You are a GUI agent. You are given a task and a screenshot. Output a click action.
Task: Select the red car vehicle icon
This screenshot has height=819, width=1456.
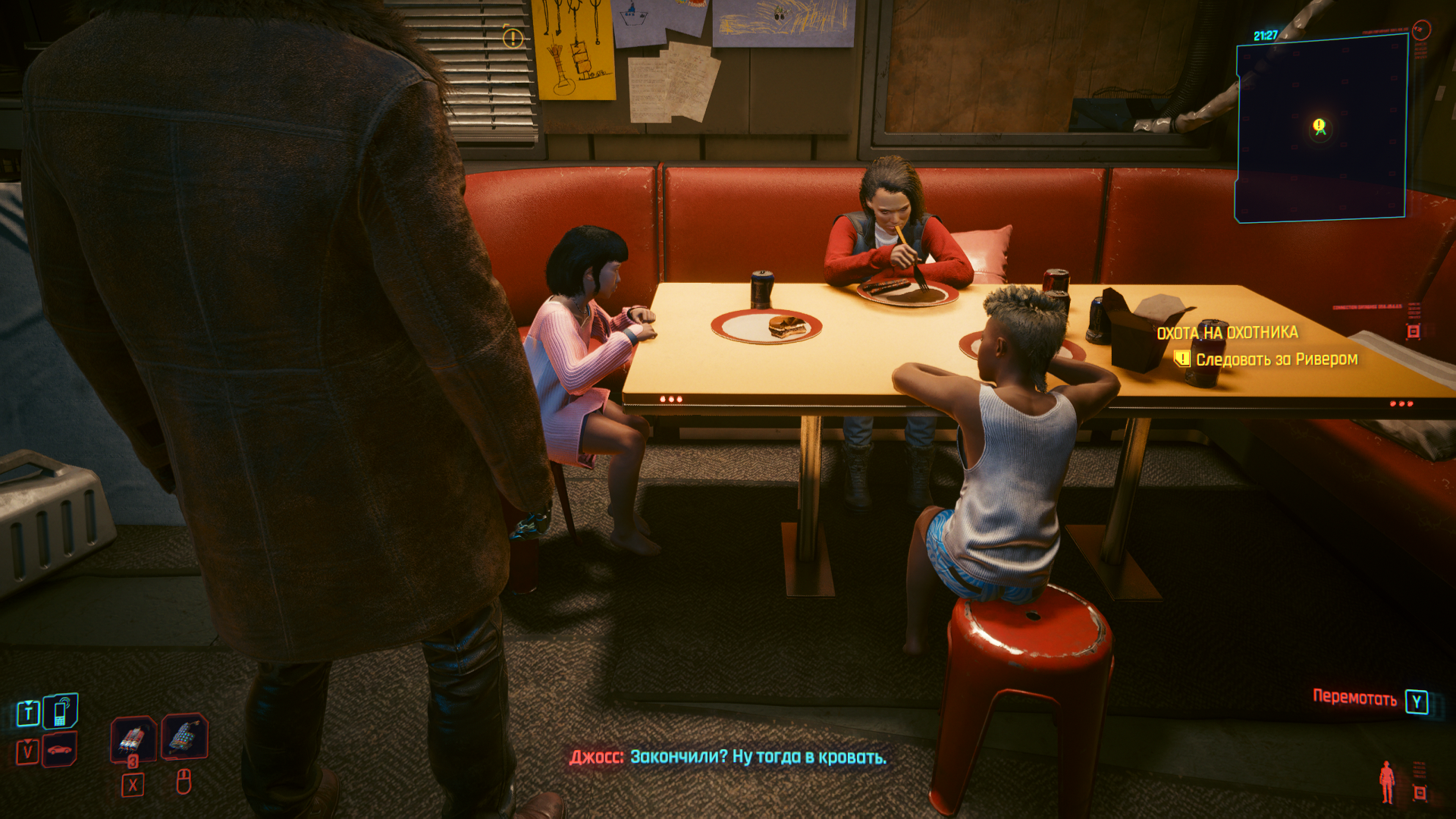point(59,750)
